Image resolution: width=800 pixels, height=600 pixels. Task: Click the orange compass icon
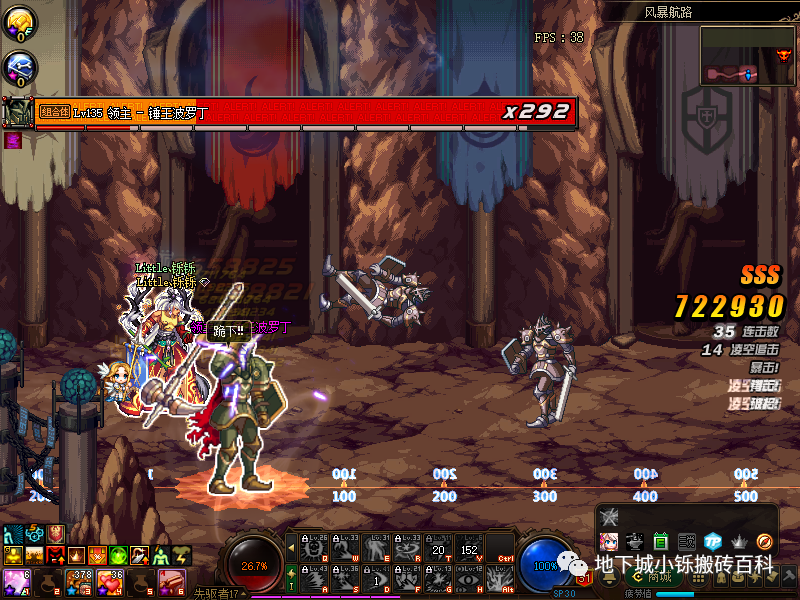click(x=765, y=541)
